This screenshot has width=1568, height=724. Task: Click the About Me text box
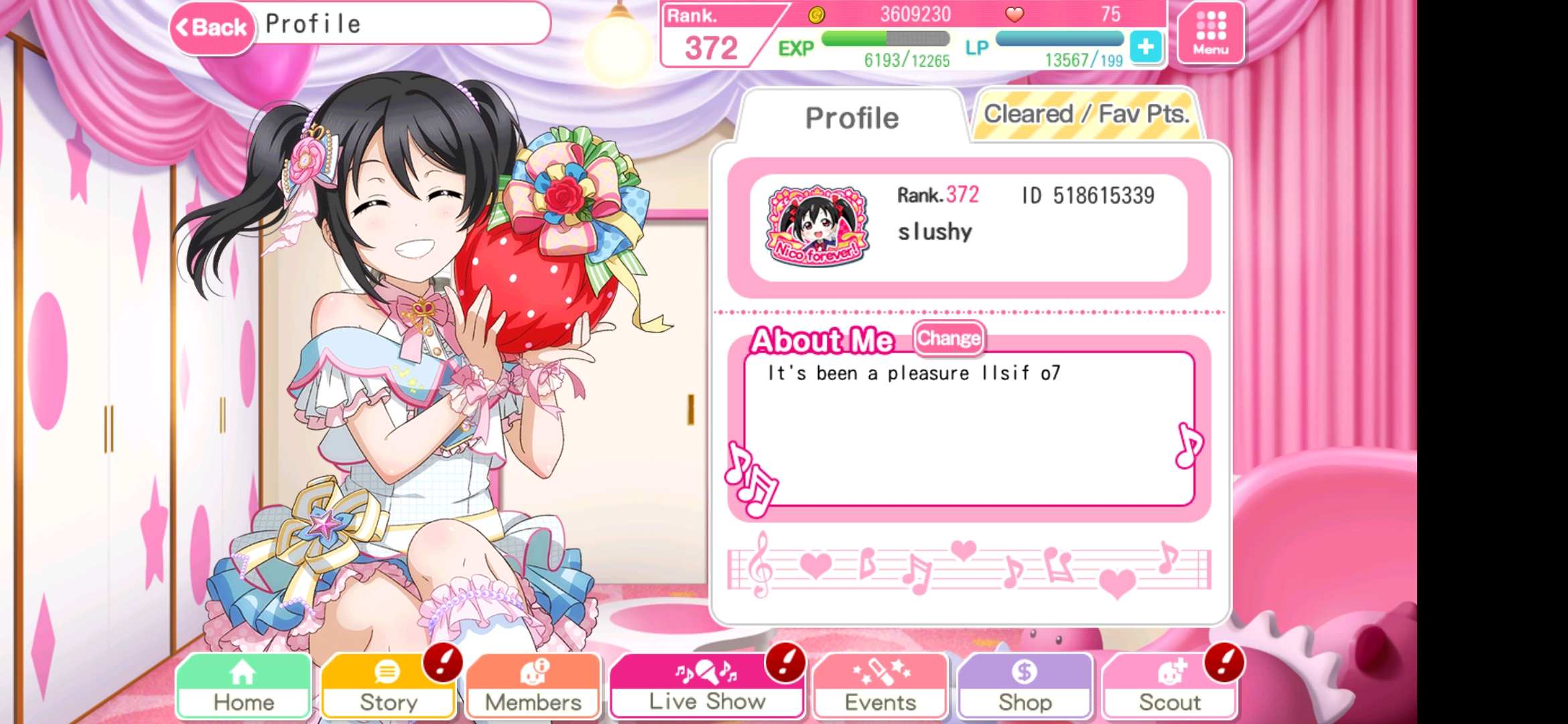[x=968, y=429]
